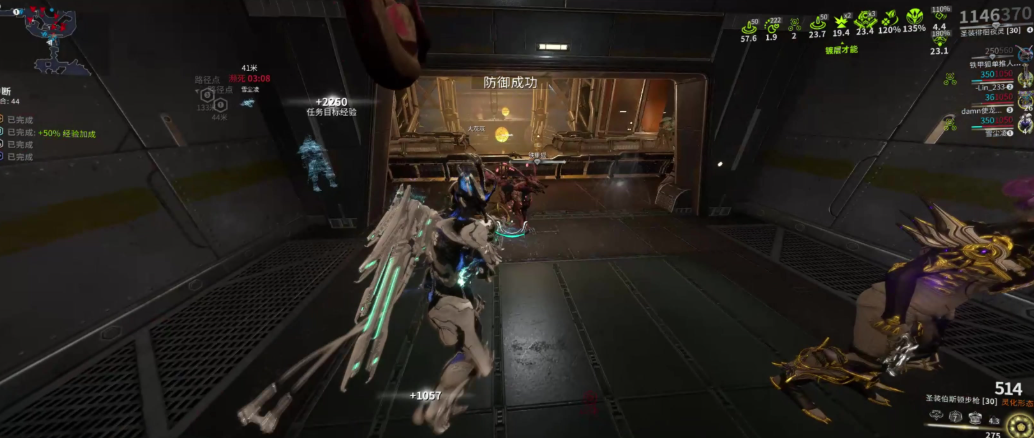
Task: Click the 135% buff icon
Action: coord(914,18)
